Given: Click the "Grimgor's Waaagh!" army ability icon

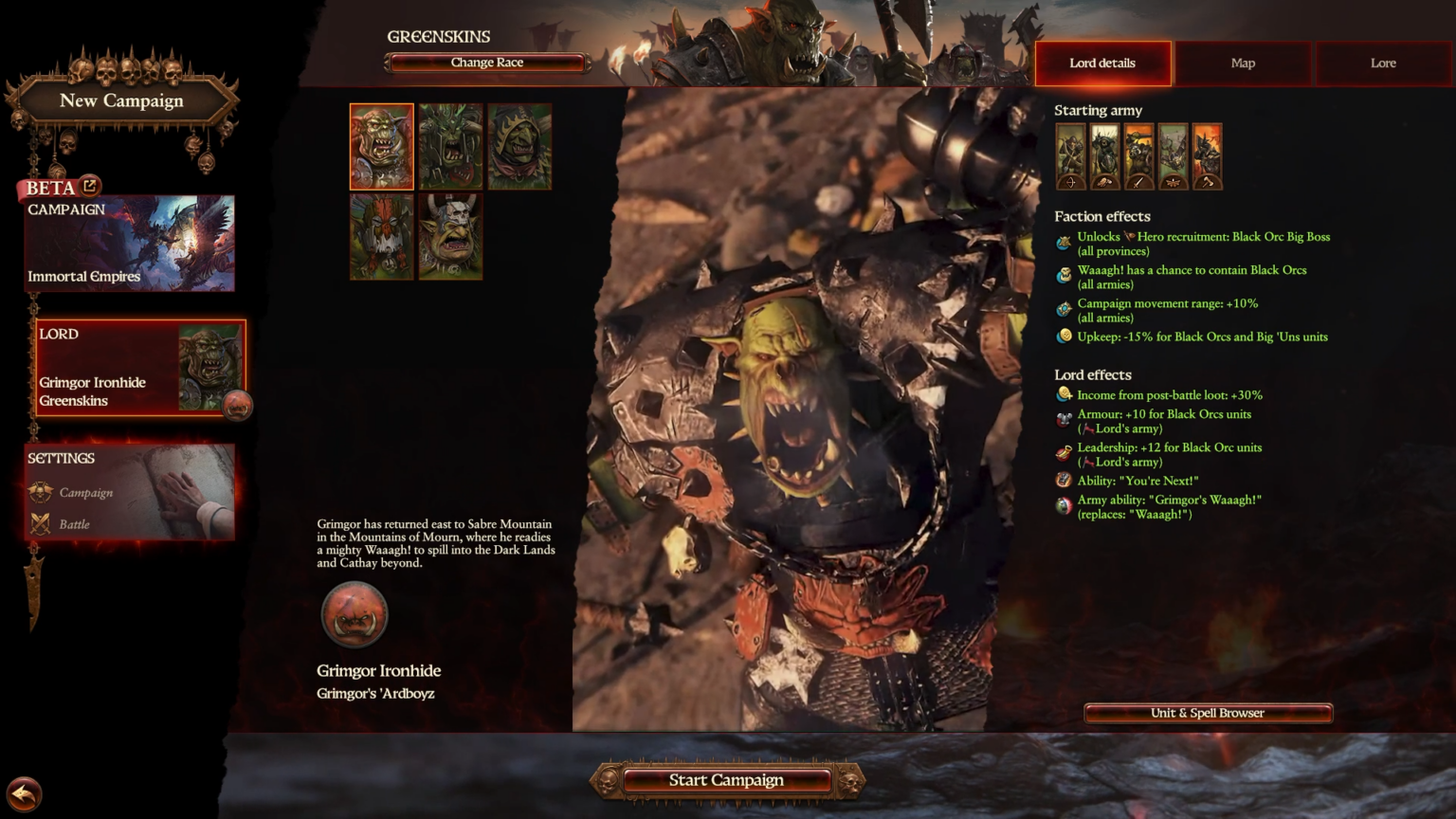Looking at the screenshot, I should point(1064,503).
